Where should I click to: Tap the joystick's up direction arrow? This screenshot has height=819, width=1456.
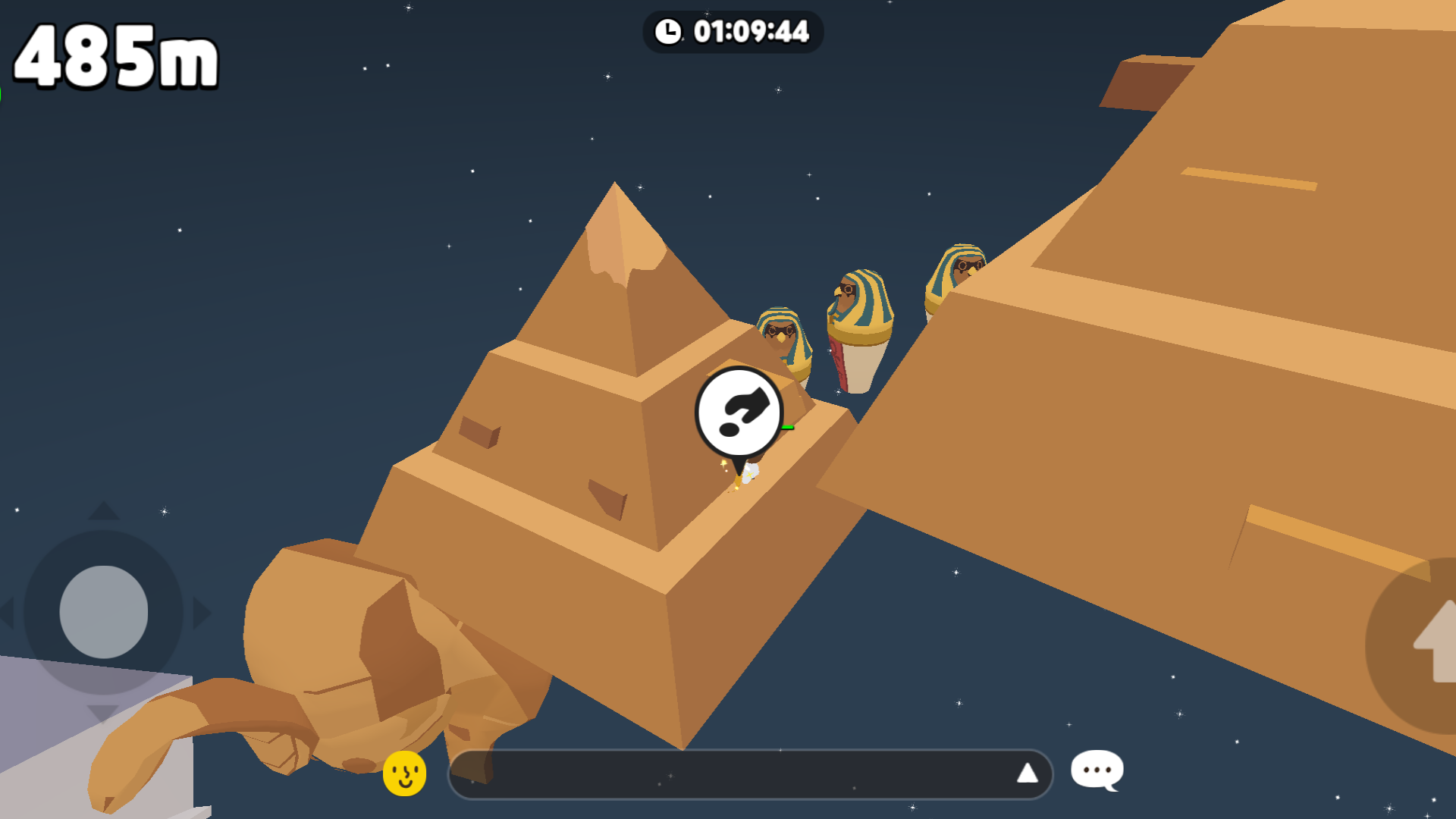tap(104, 511)
